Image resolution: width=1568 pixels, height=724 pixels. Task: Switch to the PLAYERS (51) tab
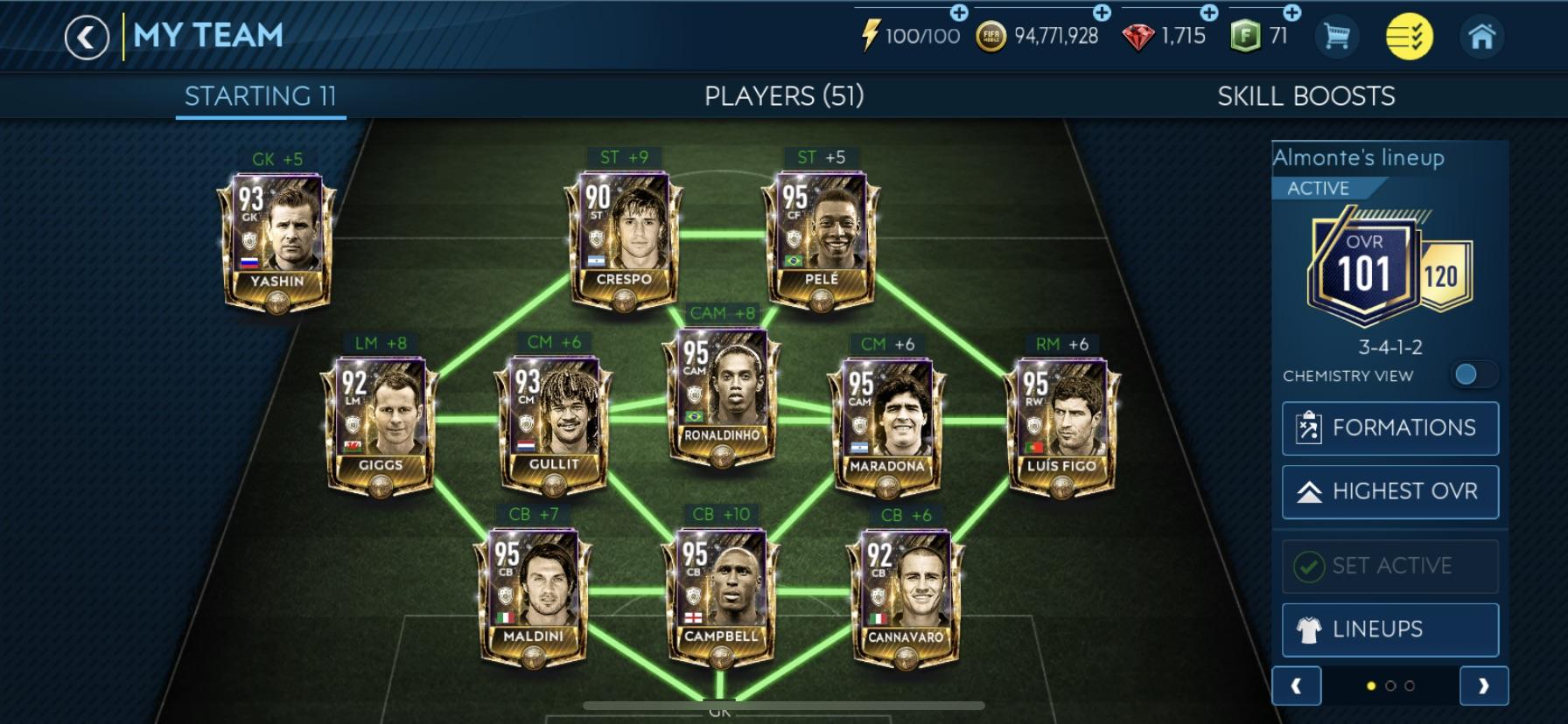pos(785,96)
